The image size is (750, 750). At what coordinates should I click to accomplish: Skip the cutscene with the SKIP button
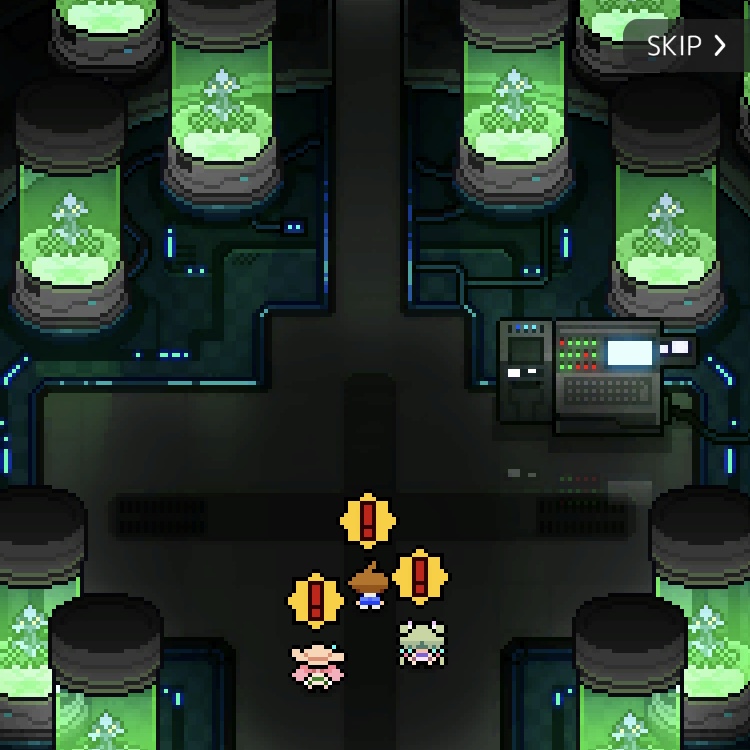tap(686, 46)
